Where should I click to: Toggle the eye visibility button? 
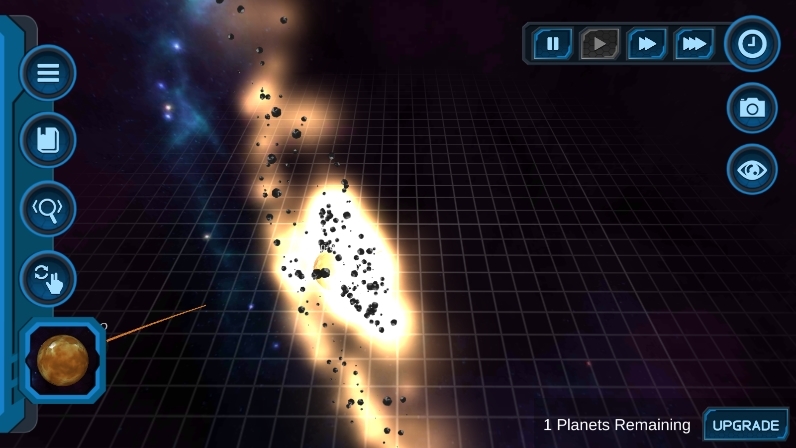pos(752,169)
